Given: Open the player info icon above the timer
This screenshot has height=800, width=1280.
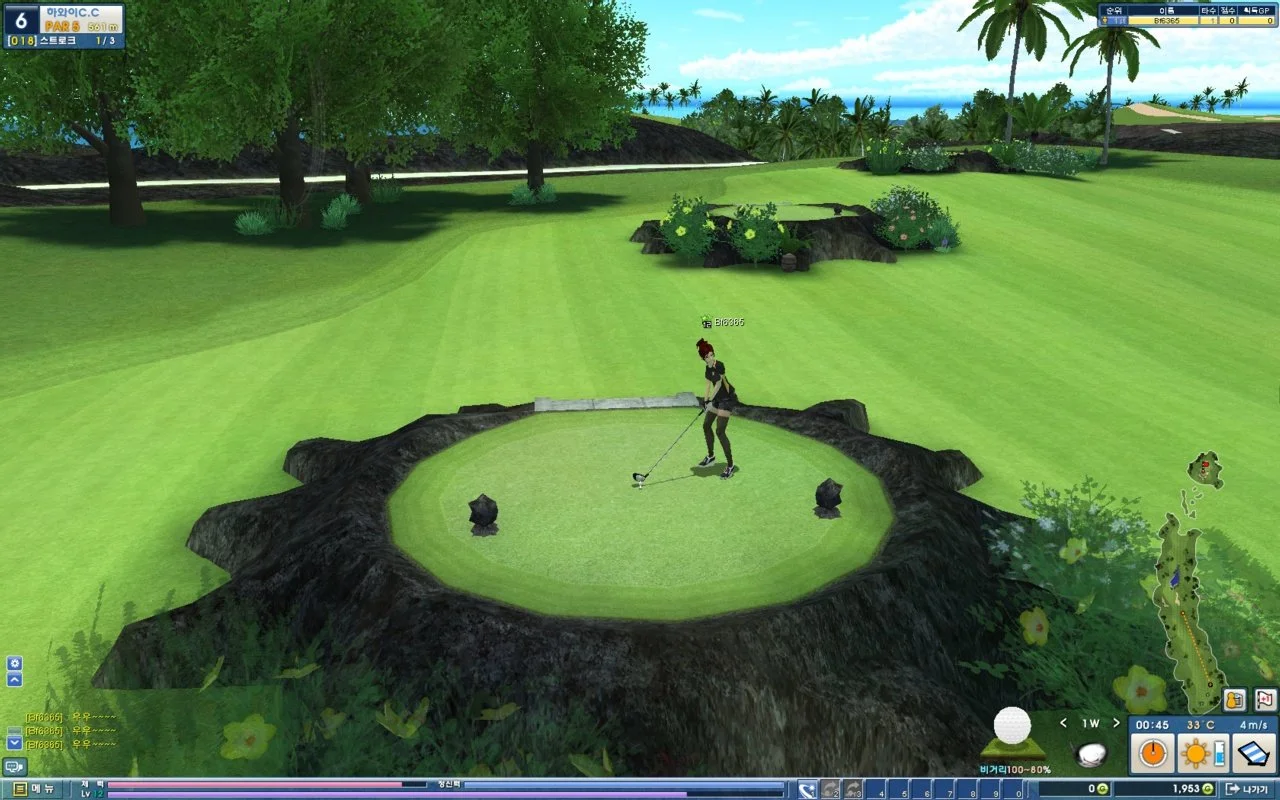Looking at the screenshot, I should point(1234,700).
